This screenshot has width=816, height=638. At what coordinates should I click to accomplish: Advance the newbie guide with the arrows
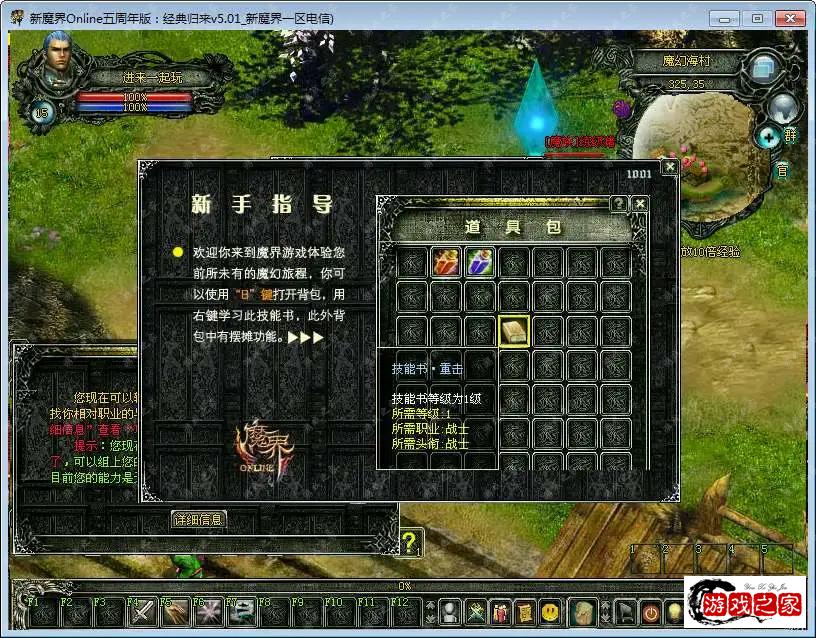coord(305,337)
